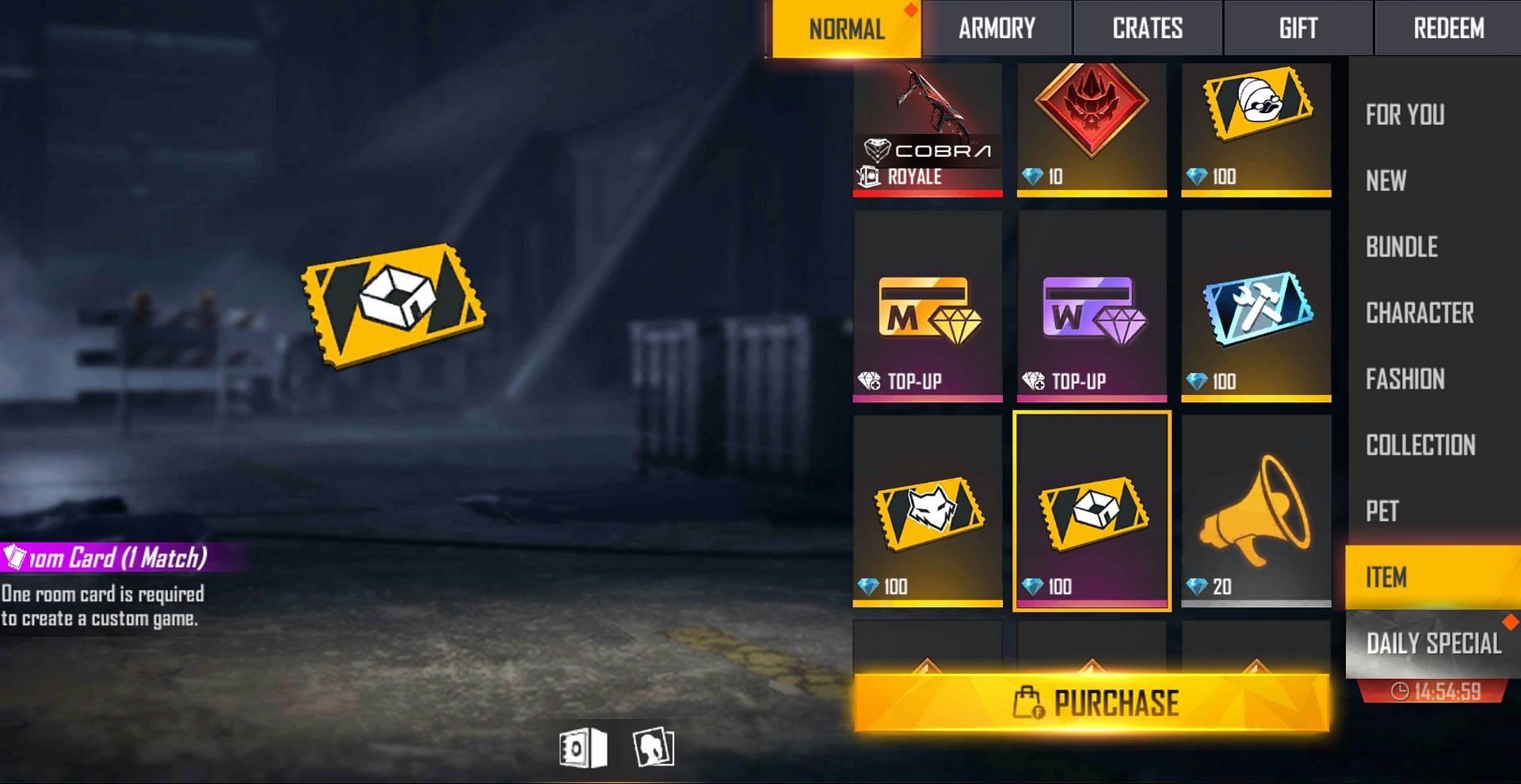This screenshot has height=784, width=1521.
Task: View the Collection category
Action: [1420, 445]
